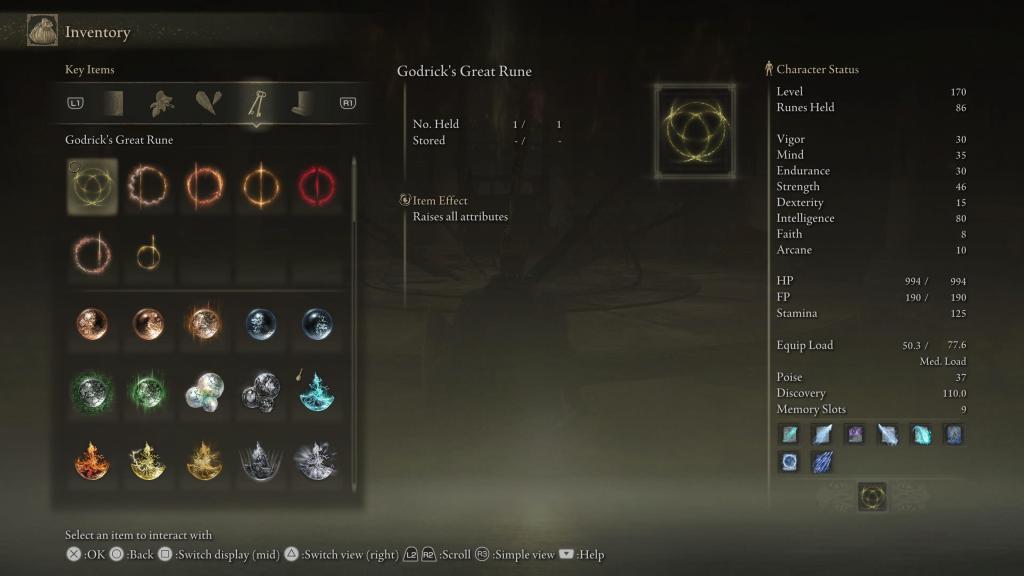Click the equipped Great Rune icon under Character Status
Screen dimensions: 1024x576
click(872, 497)
